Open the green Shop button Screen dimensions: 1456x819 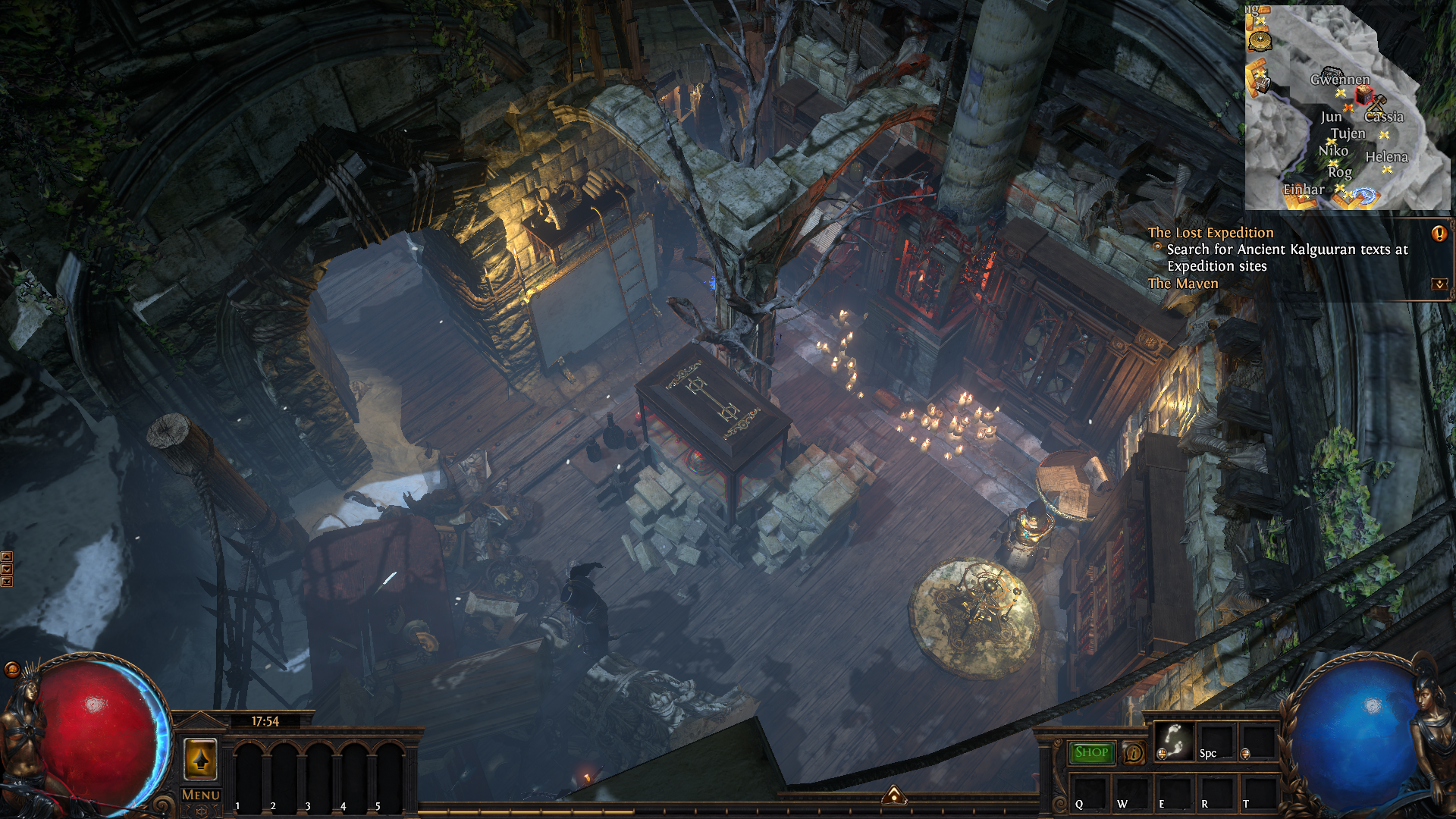tap(1091, 752)
